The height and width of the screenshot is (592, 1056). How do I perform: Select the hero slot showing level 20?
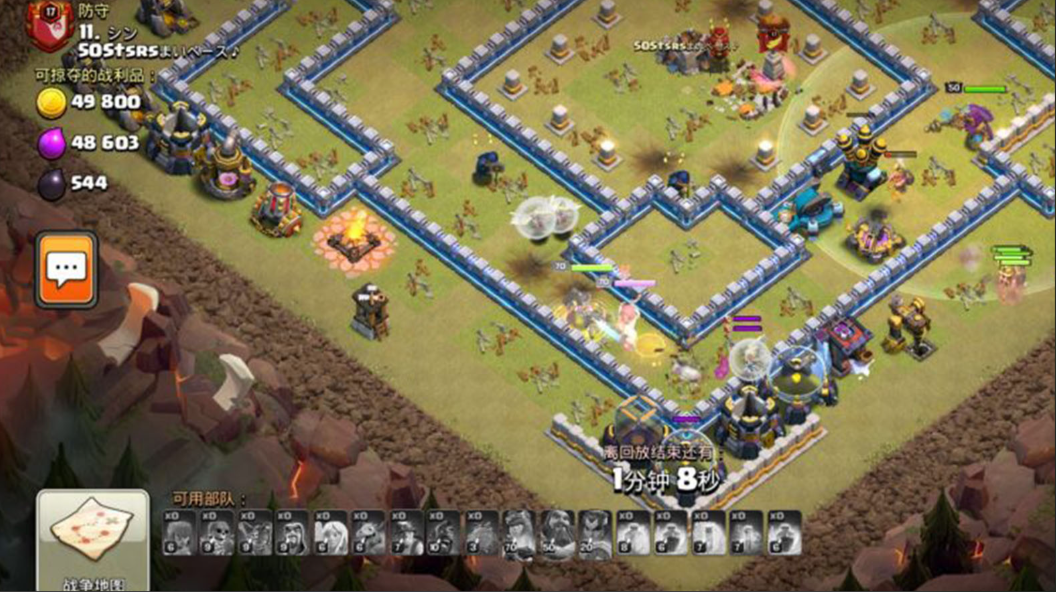(594, 532)
